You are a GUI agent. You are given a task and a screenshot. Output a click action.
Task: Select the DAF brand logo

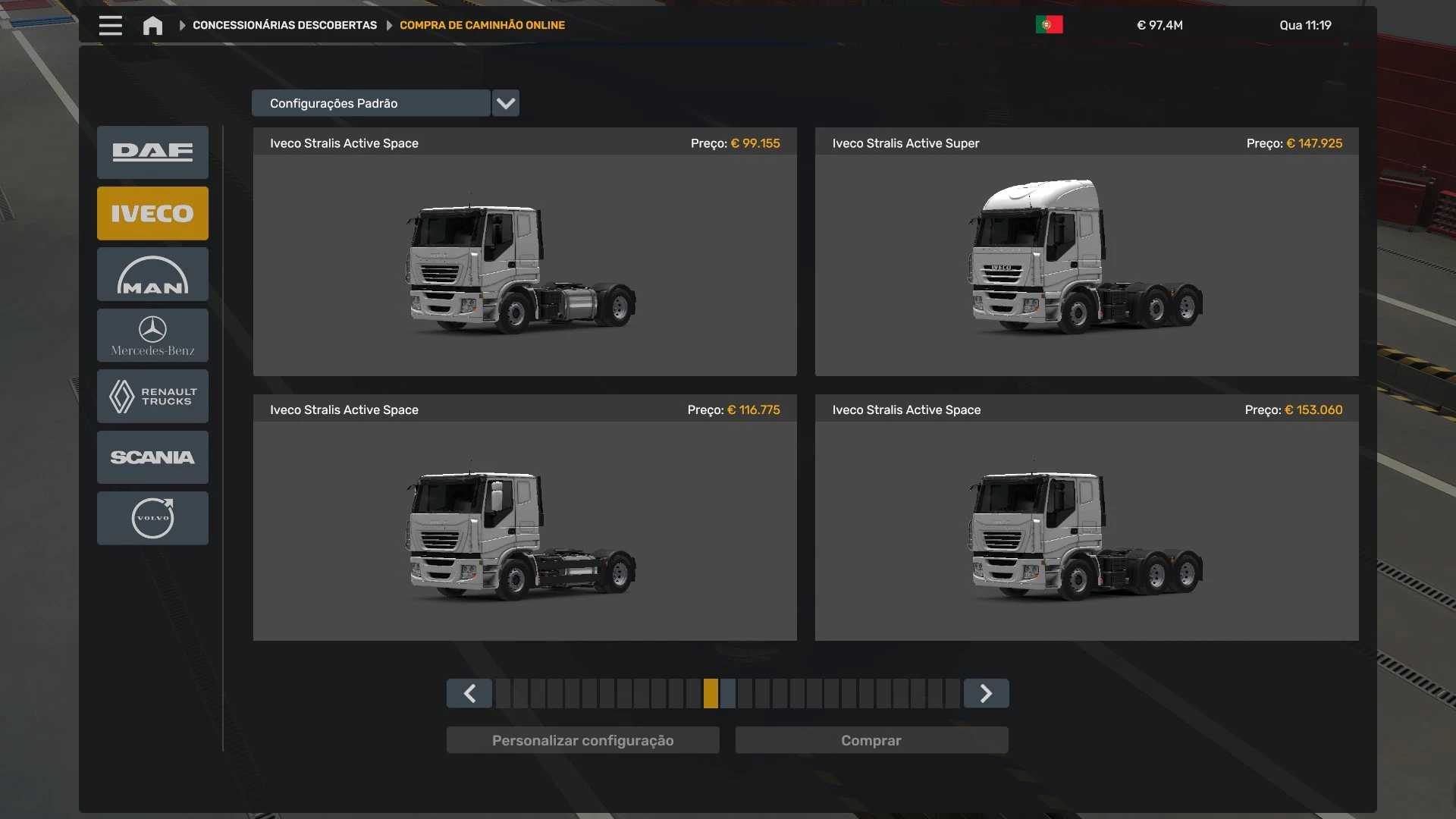pyautogui.click(x=152, y=152)
